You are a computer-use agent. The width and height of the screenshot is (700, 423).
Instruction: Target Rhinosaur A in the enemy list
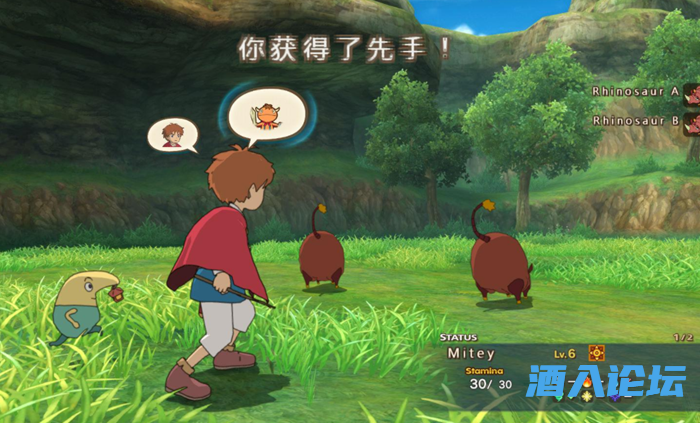coord(636,91)
